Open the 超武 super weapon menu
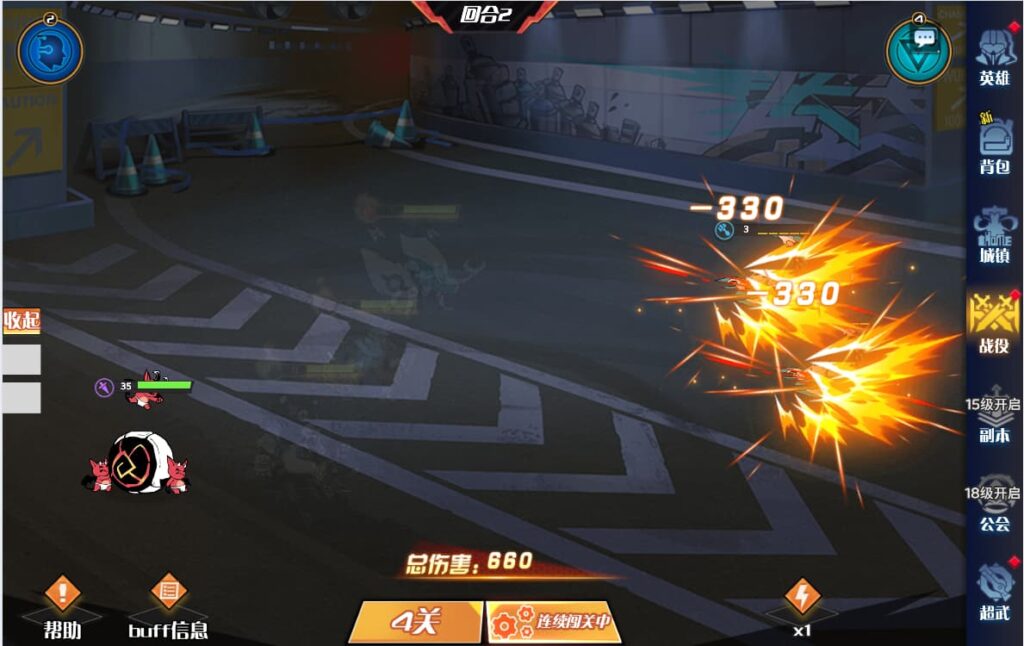 pyautogui.click(x=994, y=590)
